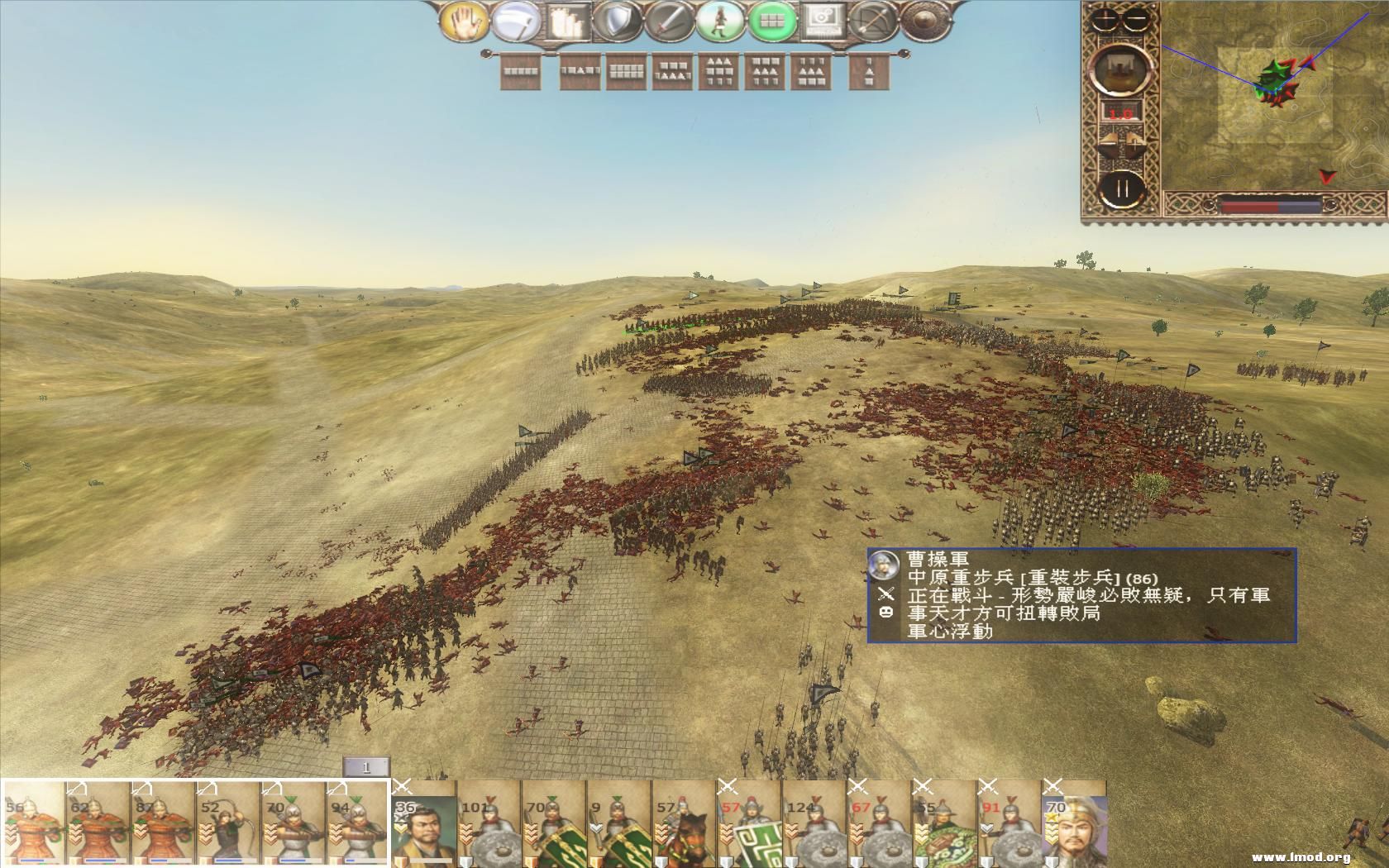Zoom out the minimap with the minus button
The height and width of the screenshot is (868, 1389).
pyautogui.click(x=1134, y=18)
